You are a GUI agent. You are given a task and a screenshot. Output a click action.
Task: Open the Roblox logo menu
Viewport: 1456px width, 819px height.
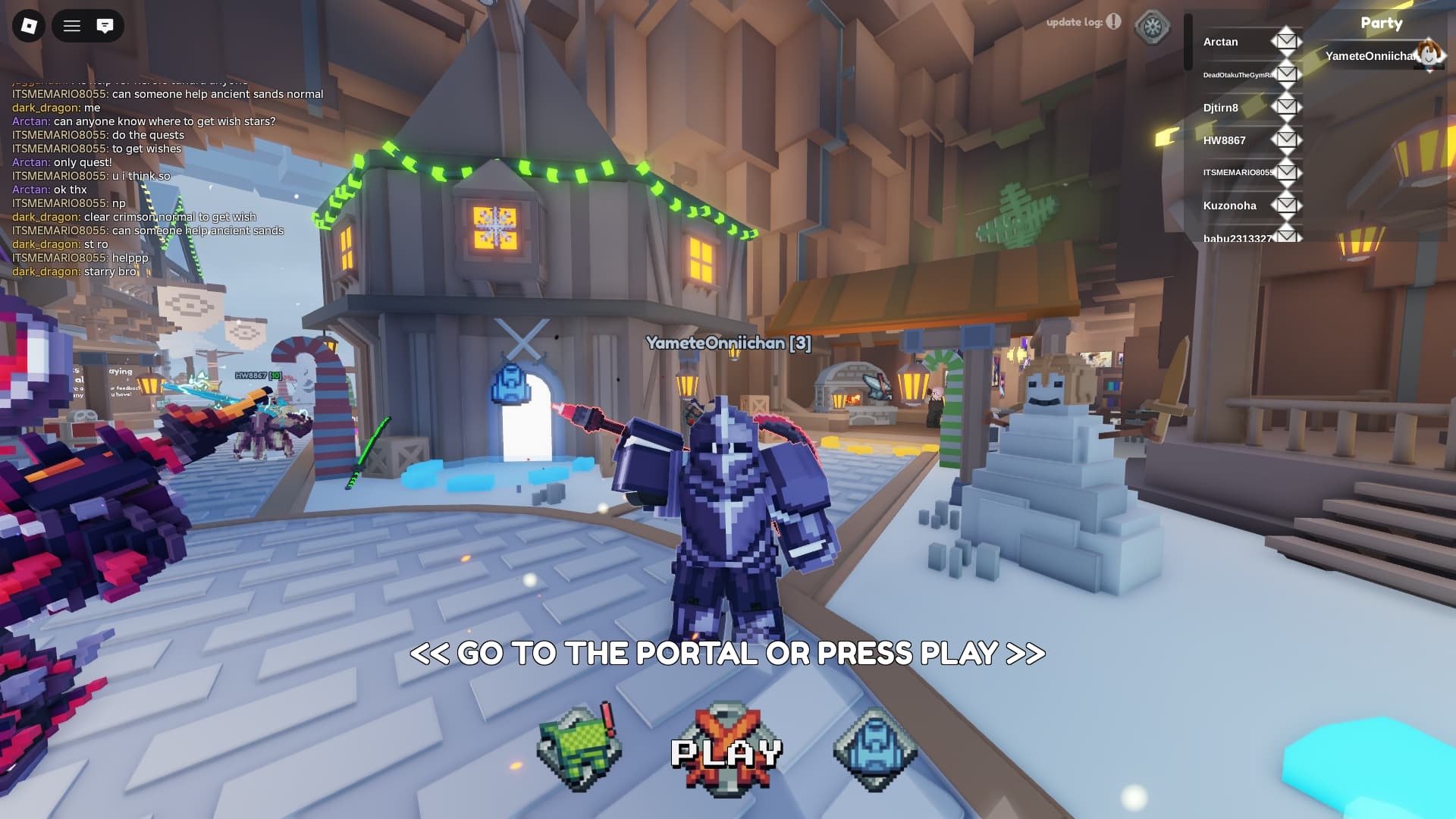tap(28, 25)
